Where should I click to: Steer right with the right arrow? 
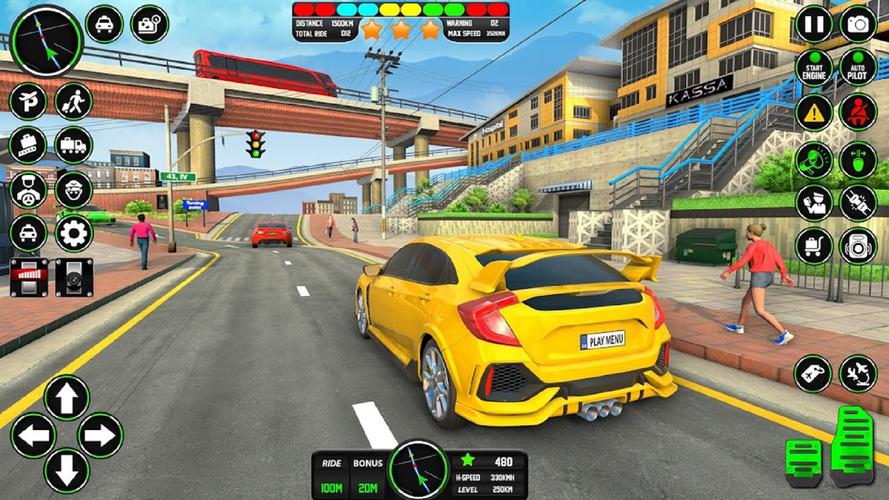pyautogui.click(x=100, y=435)
